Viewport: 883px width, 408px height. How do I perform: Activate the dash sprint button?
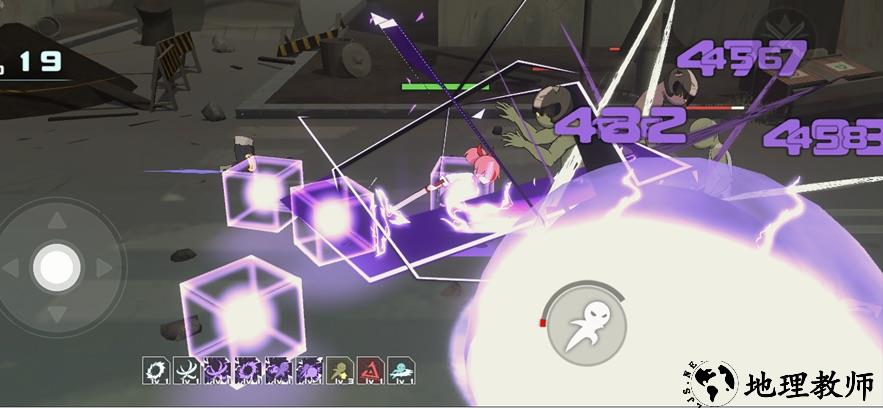[x=587, y=324]
